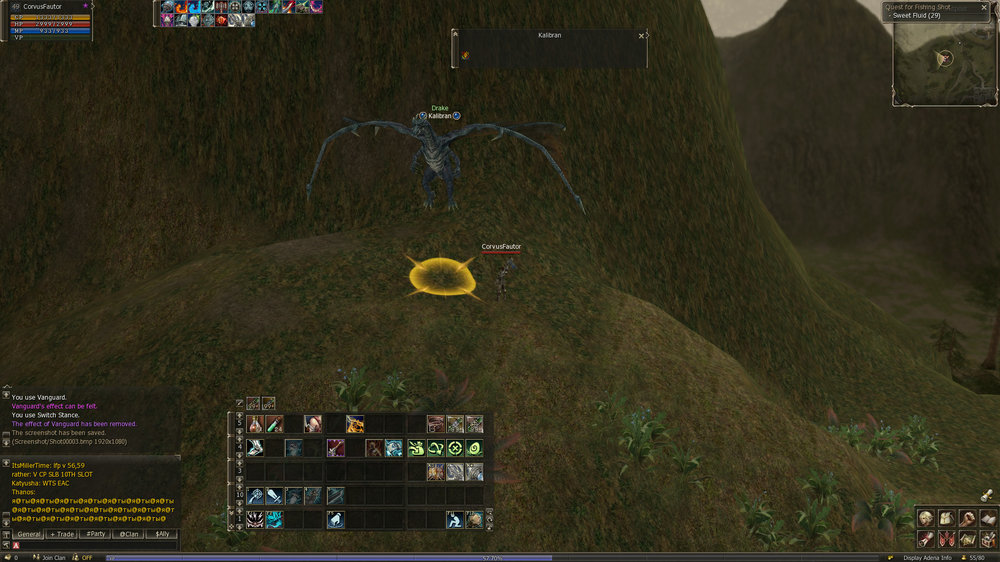Select the #Party chat tab
The width and height of the screenshot is (1000, 562).
95,534
